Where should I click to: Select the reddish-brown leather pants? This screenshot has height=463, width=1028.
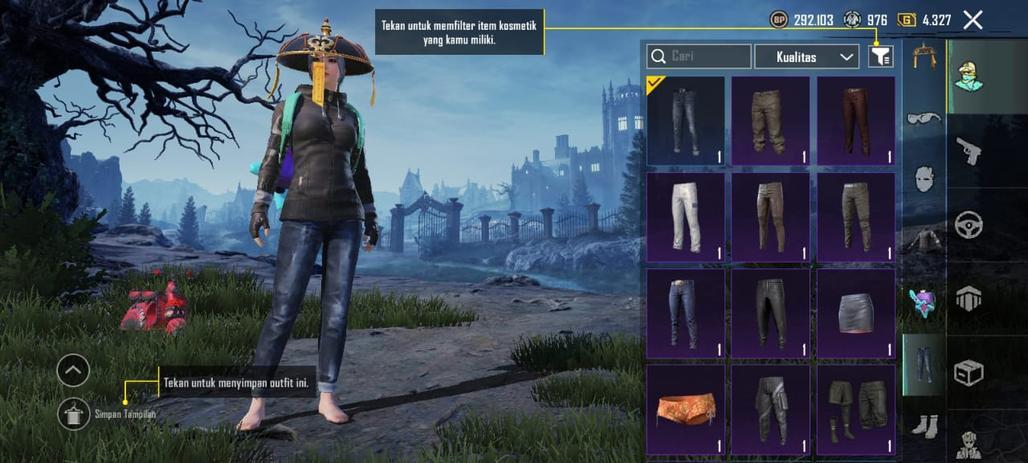pyautogui.click(x=855, y=121)
